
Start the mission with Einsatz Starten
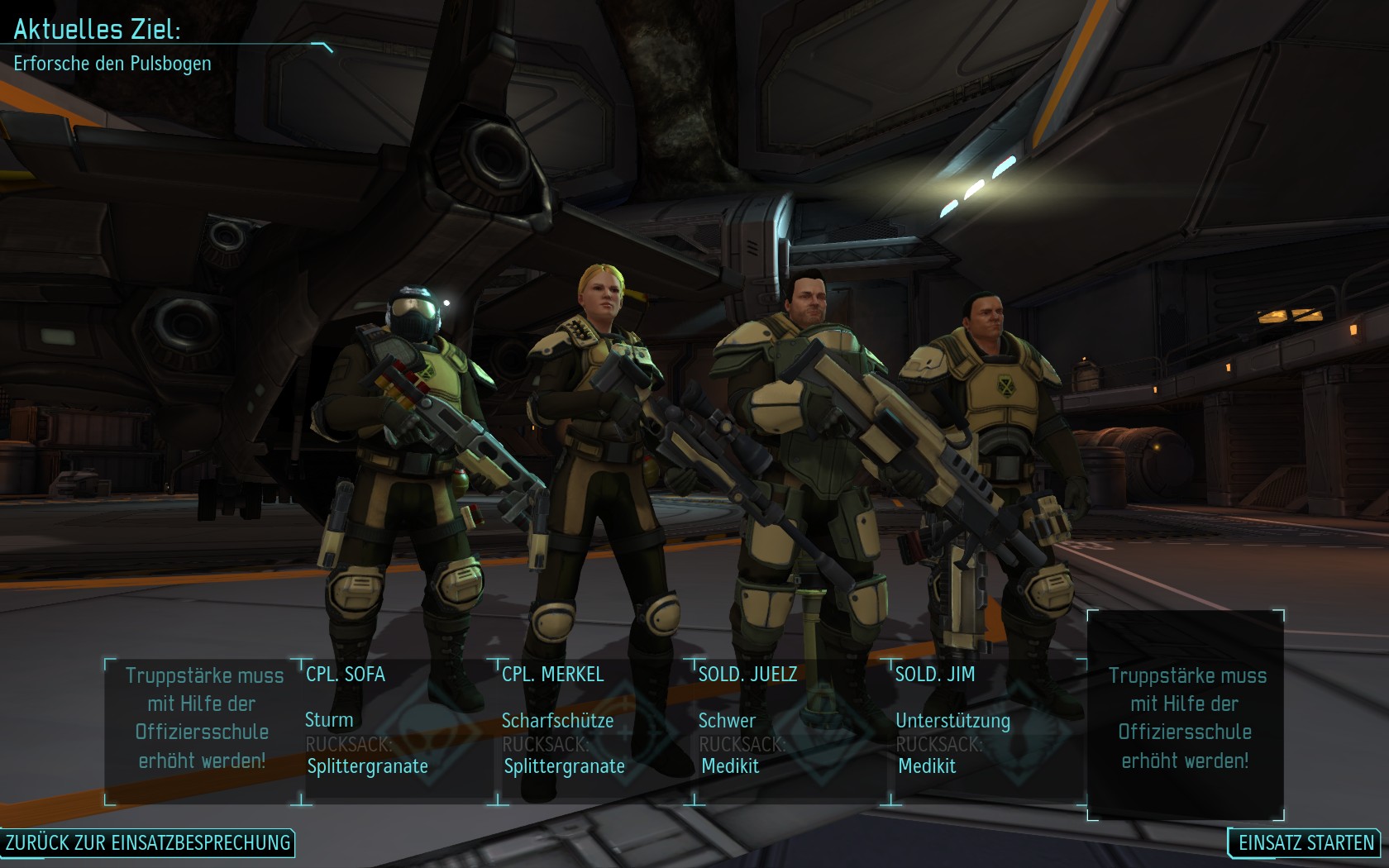(1305, 842)
